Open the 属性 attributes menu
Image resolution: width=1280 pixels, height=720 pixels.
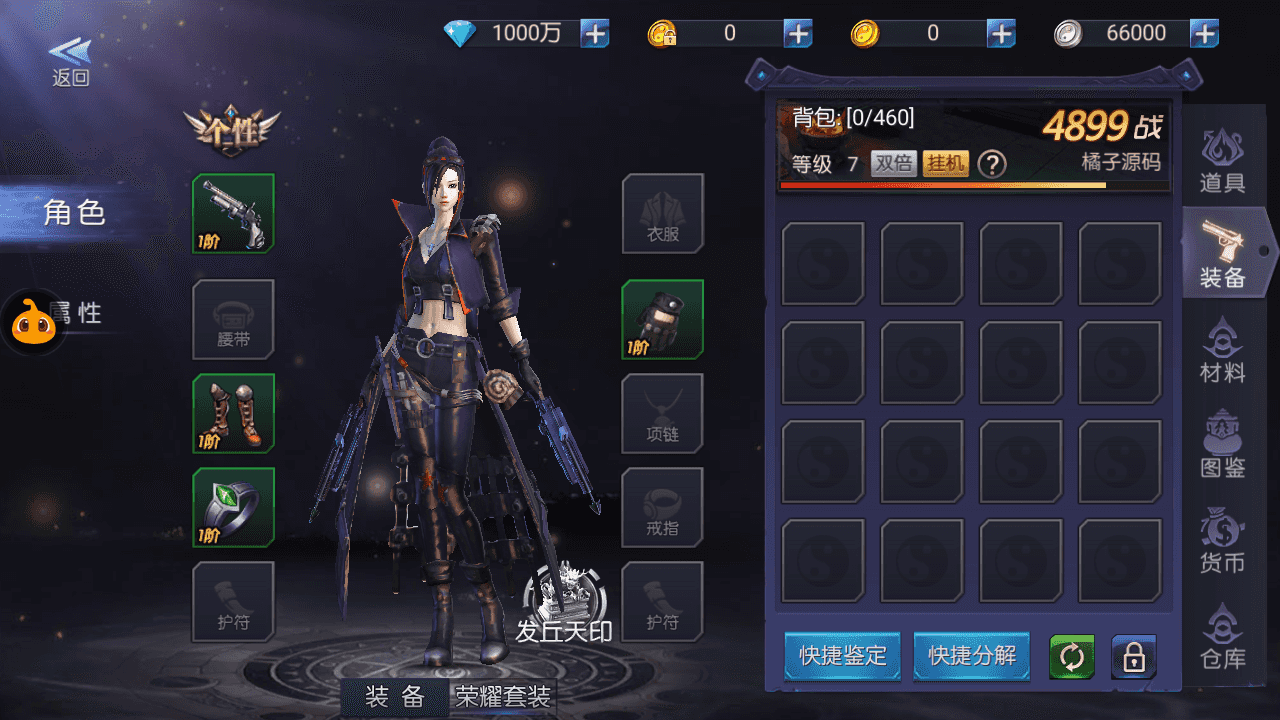click(73, 313)
